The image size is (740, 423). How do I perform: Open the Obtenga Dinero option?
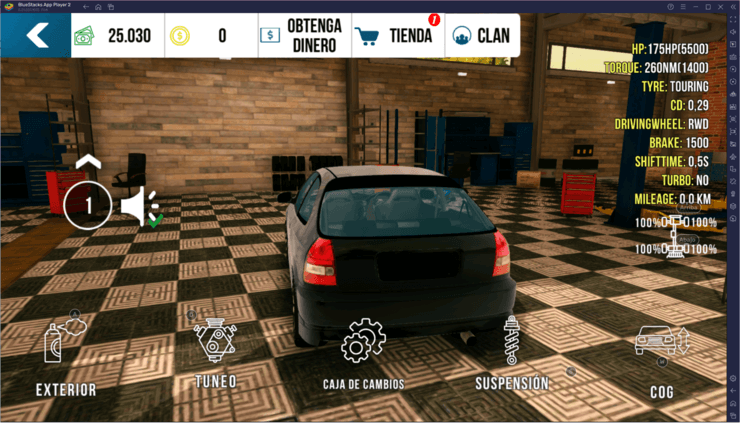tap(304, 36)
